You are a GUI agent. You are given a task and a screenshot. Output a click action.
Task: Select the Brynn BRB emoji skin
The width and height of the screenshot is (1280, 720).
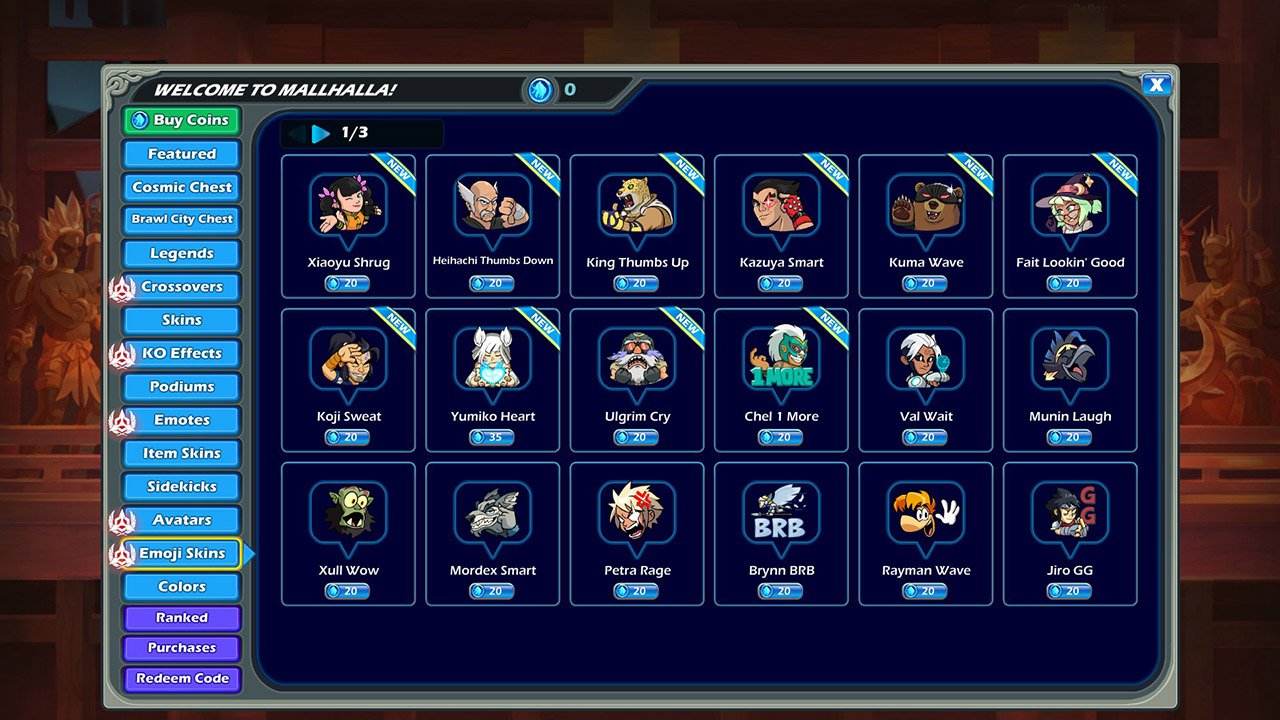(x=781, y=533)
